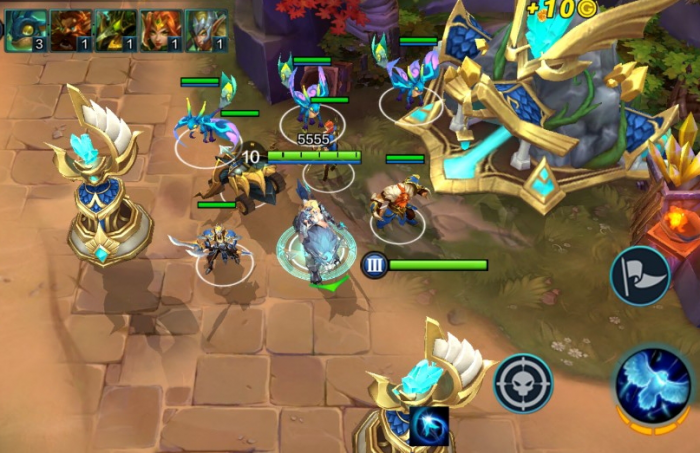Choose the orange furry beast hero portrait
Image resolution: width=700 pixels, height=453 pixels.
click(72, 30)
